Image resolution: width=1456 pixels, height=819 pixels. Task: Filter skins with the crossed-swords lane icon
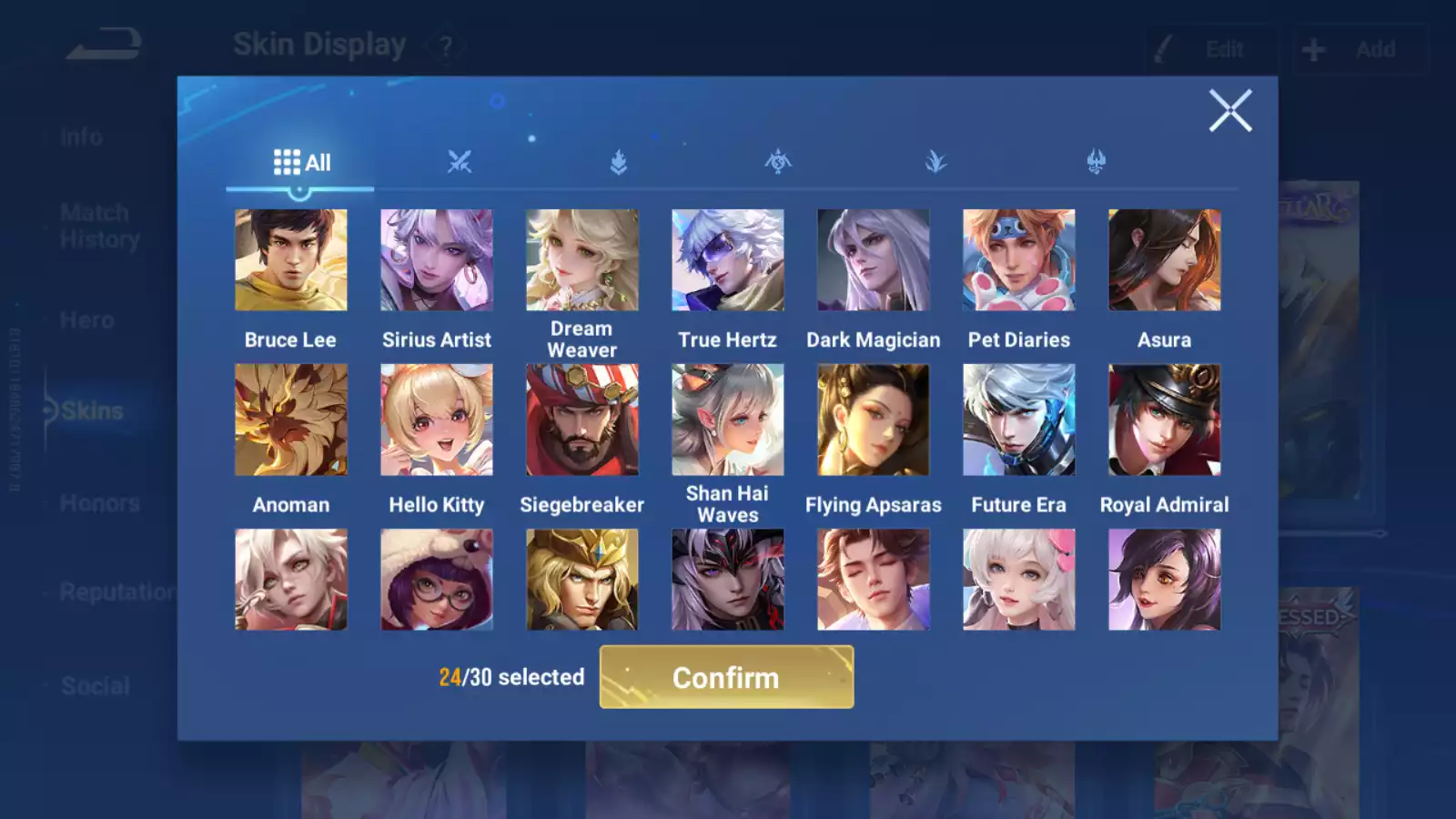point(459,162)
